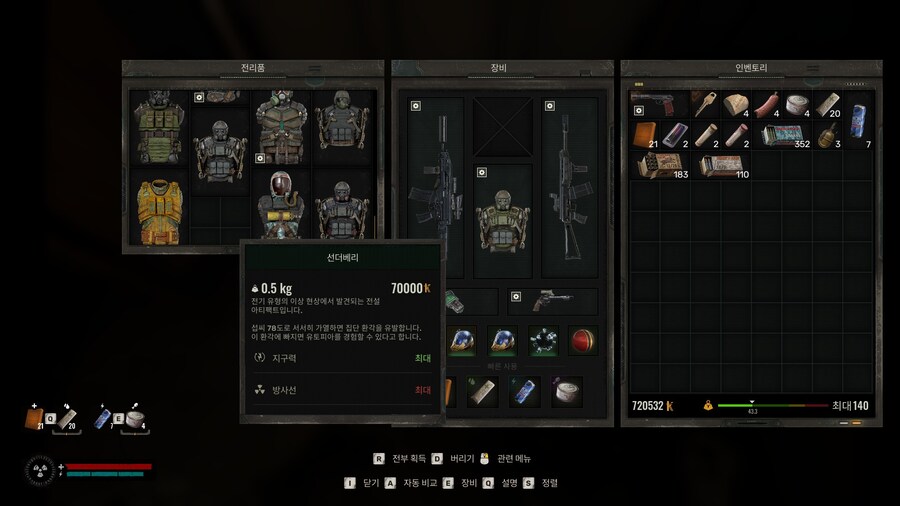The width and height of the screenshot is (900, 506).
Task: Select the yellow hazmat suit in loot
Action: point(157,211)
